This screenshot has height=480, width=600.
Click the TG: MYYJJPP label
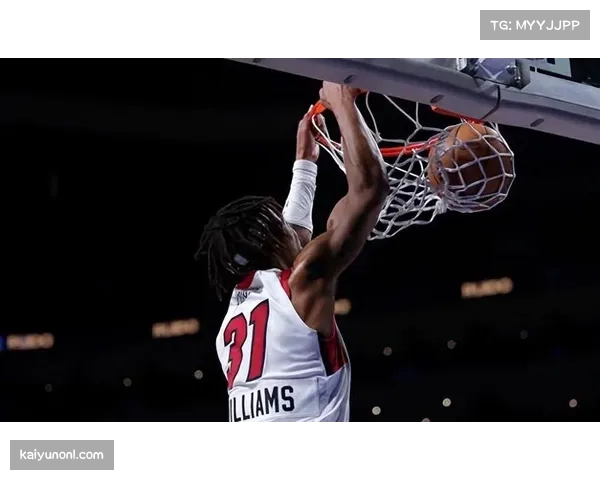(x=535, y=25)
